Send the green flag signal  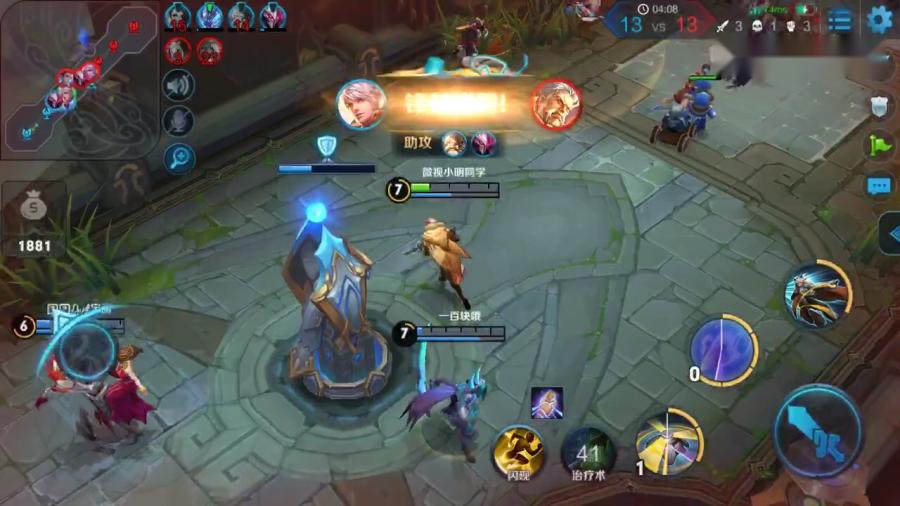(878, 145)
